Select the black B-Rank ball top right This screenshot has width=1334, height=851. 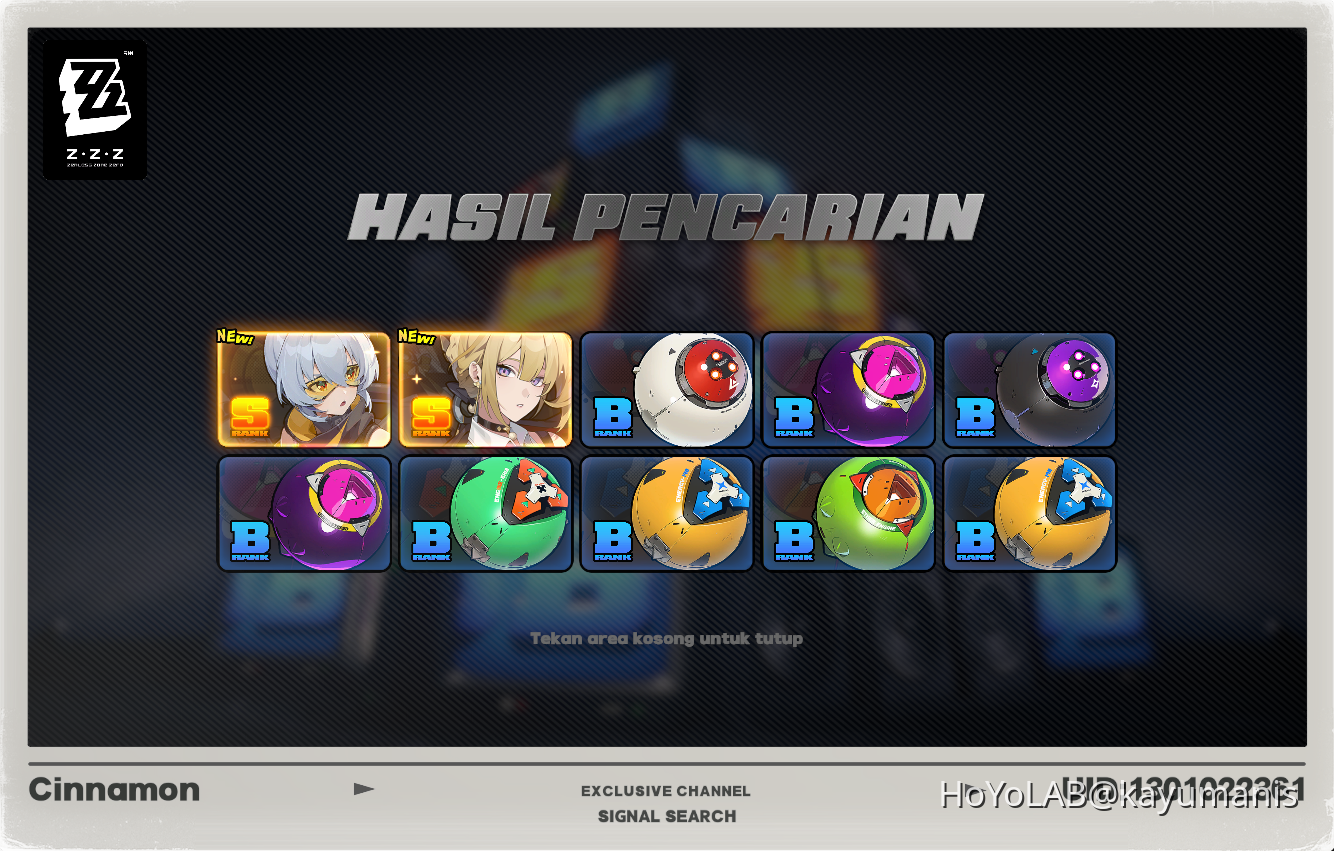1030,389
